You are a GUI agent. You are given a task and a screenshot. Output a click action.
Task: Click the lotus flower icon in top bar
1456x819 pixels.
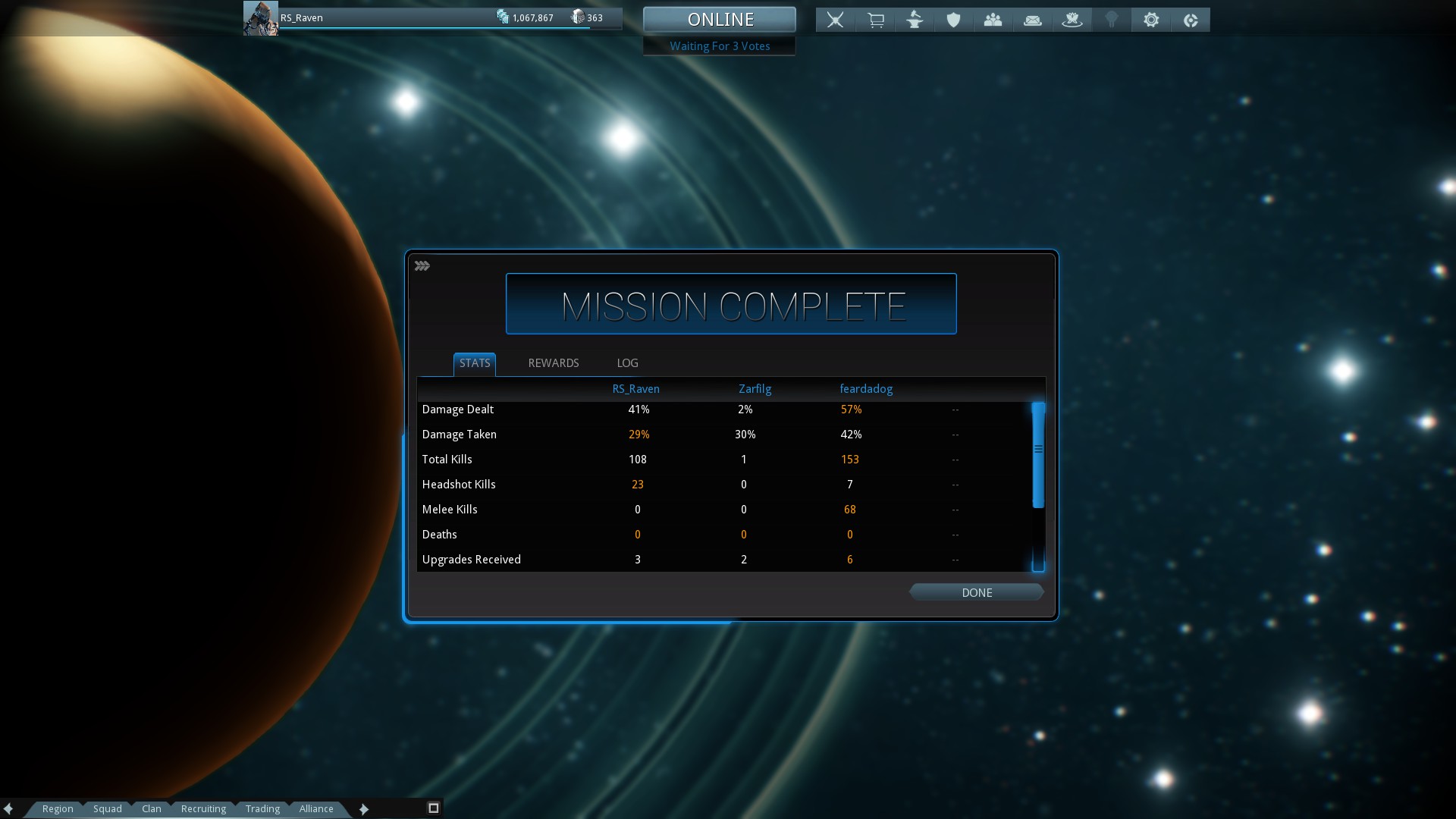[1072, 20]
